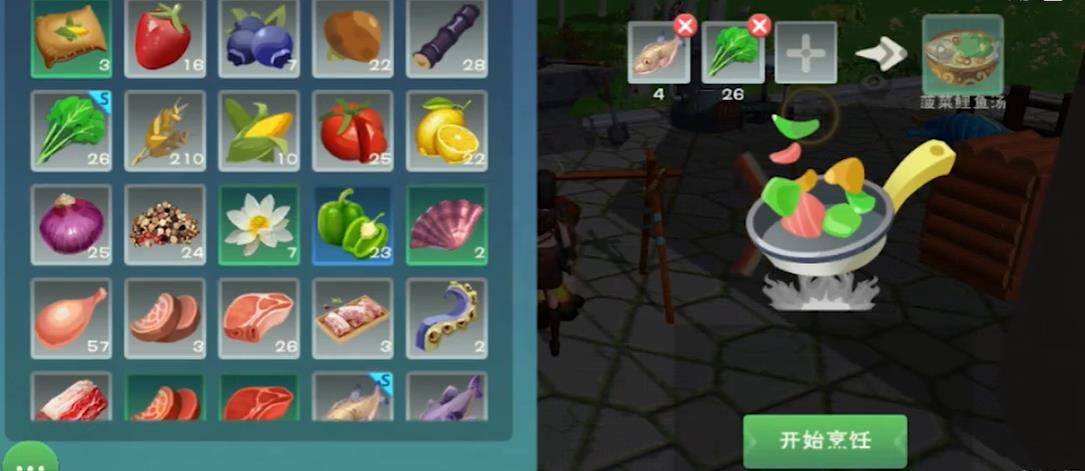Select the wheat bundle slot
Viewport: 1085px width, 471px height.
coord(164,130)
